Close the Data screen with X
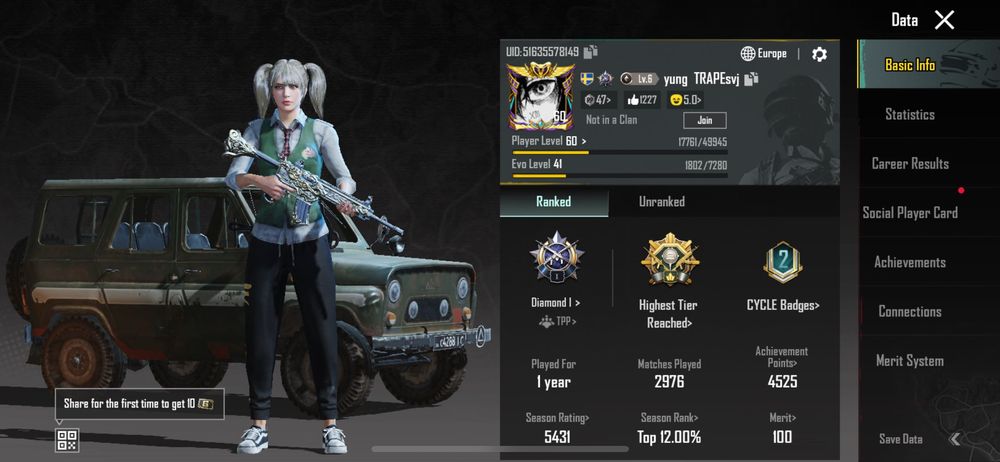Image resolution: width=1000 pixels, height=462 pixels. (944, 20)
